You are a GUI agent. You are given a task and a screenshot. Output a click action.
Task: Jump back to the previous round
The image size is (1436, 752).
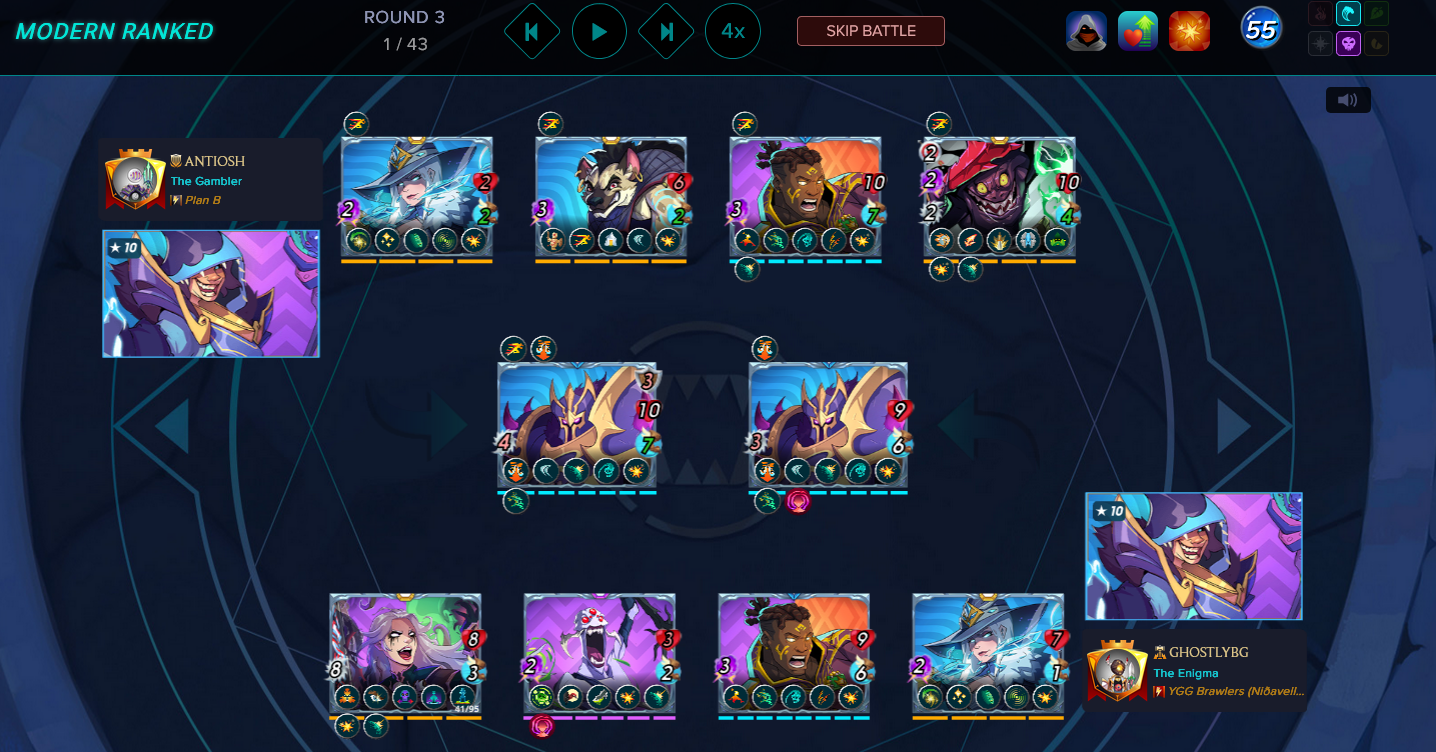(x=531, y=32)
